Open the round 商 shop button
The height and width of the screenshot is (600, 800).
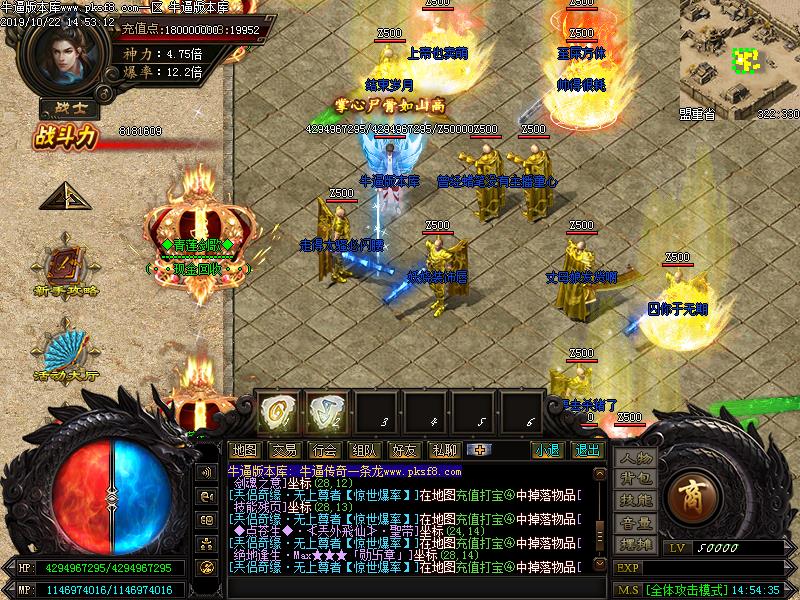[x=691, y=493]
